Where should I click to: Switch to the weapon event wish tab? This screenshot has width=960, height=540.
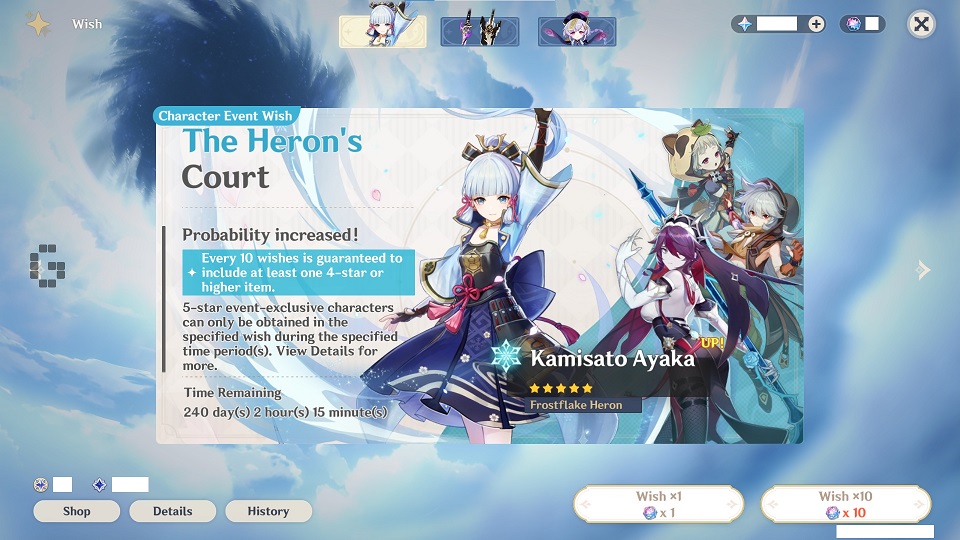[x=479, y=31]
